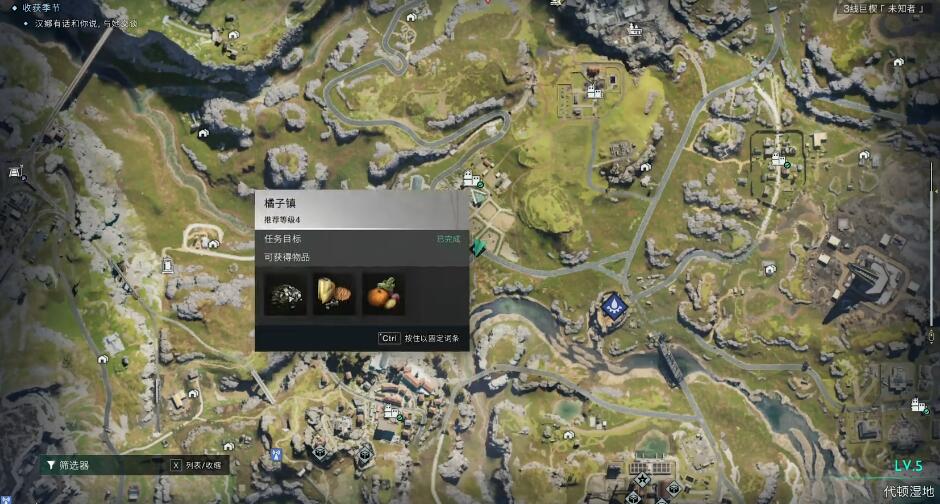The height and width of the screenshot is (504, 940).
Task: Click the blue water-drop map marker
Action: (612, 304)
